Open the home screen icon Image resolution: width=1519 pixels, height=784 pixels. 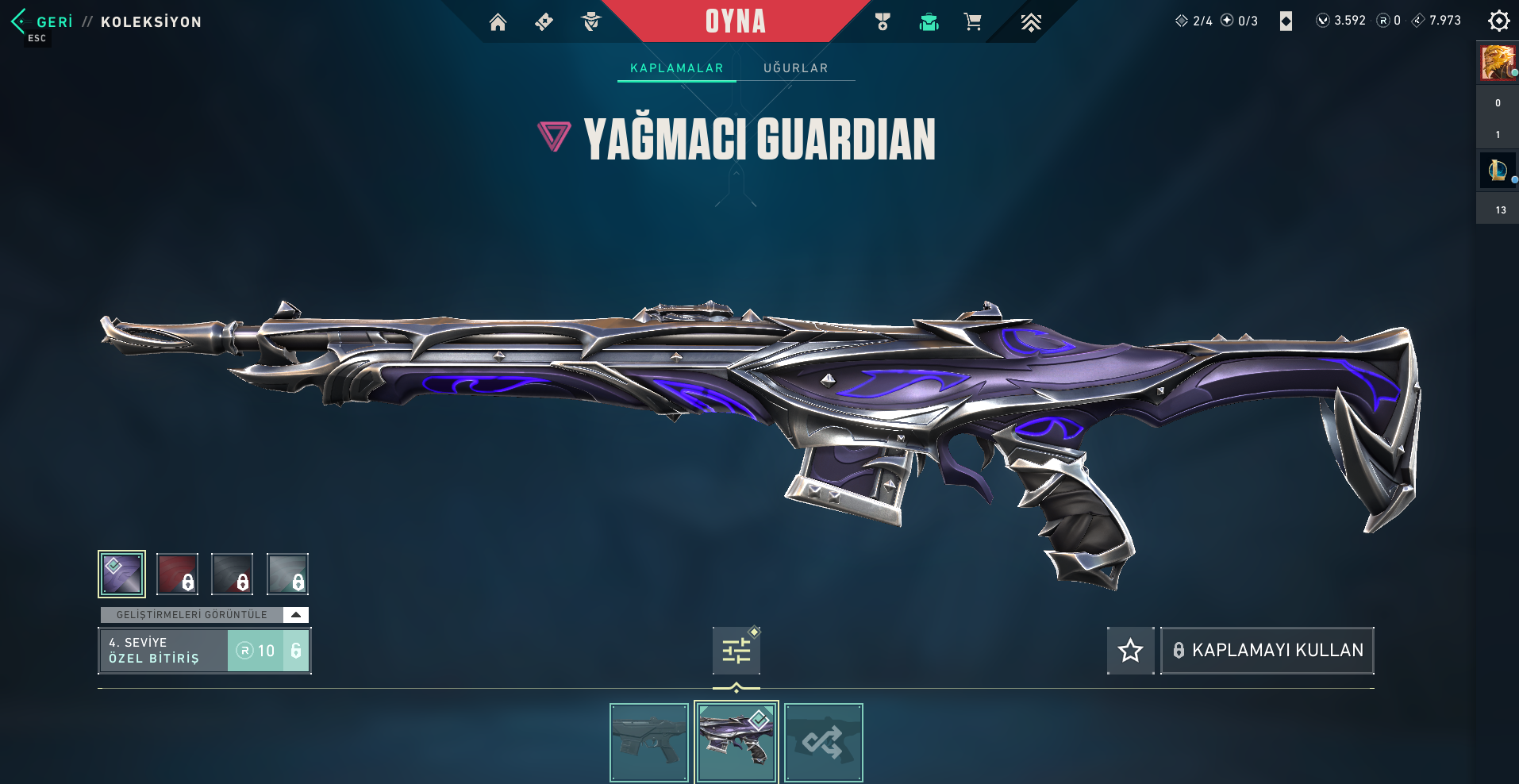pos(498,22)
